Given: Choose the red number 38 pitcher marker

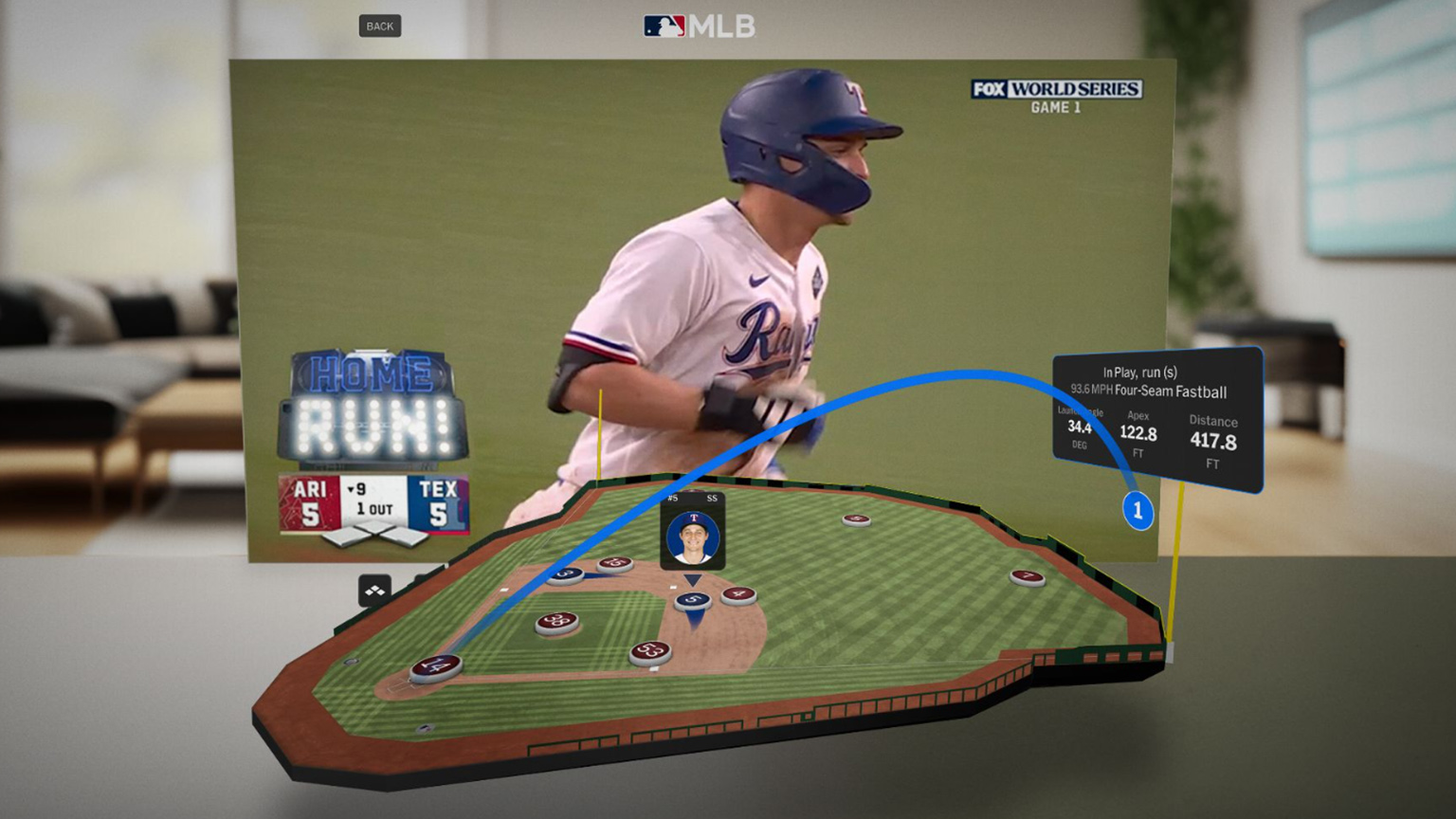Looking at the screenshot, I should [x=557, y=622].
